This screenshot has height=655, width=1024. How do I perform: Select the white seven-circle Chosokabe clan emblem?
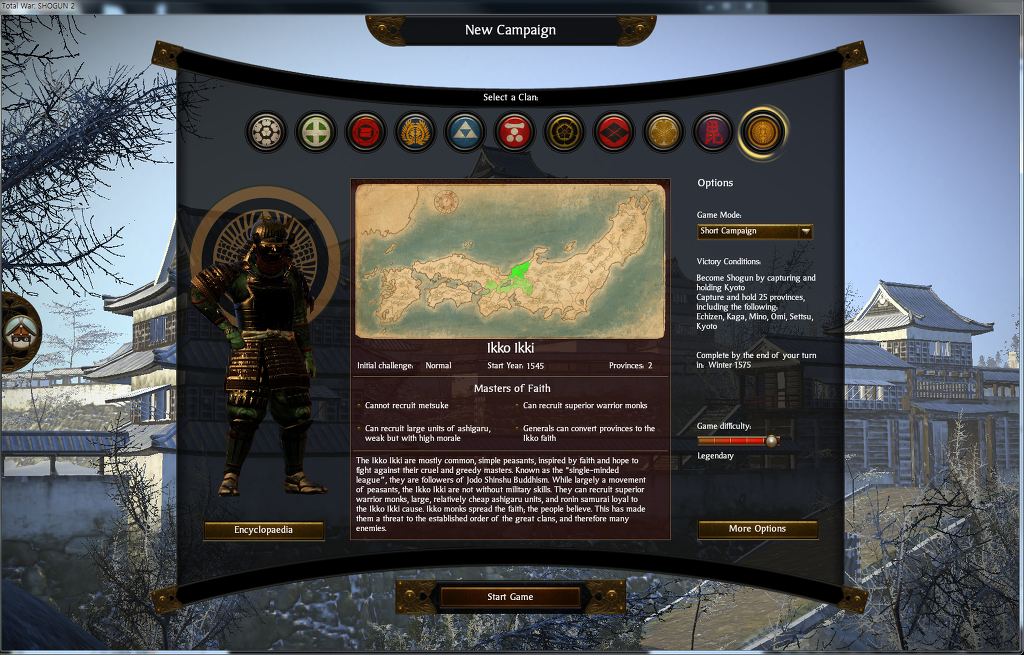266,132
